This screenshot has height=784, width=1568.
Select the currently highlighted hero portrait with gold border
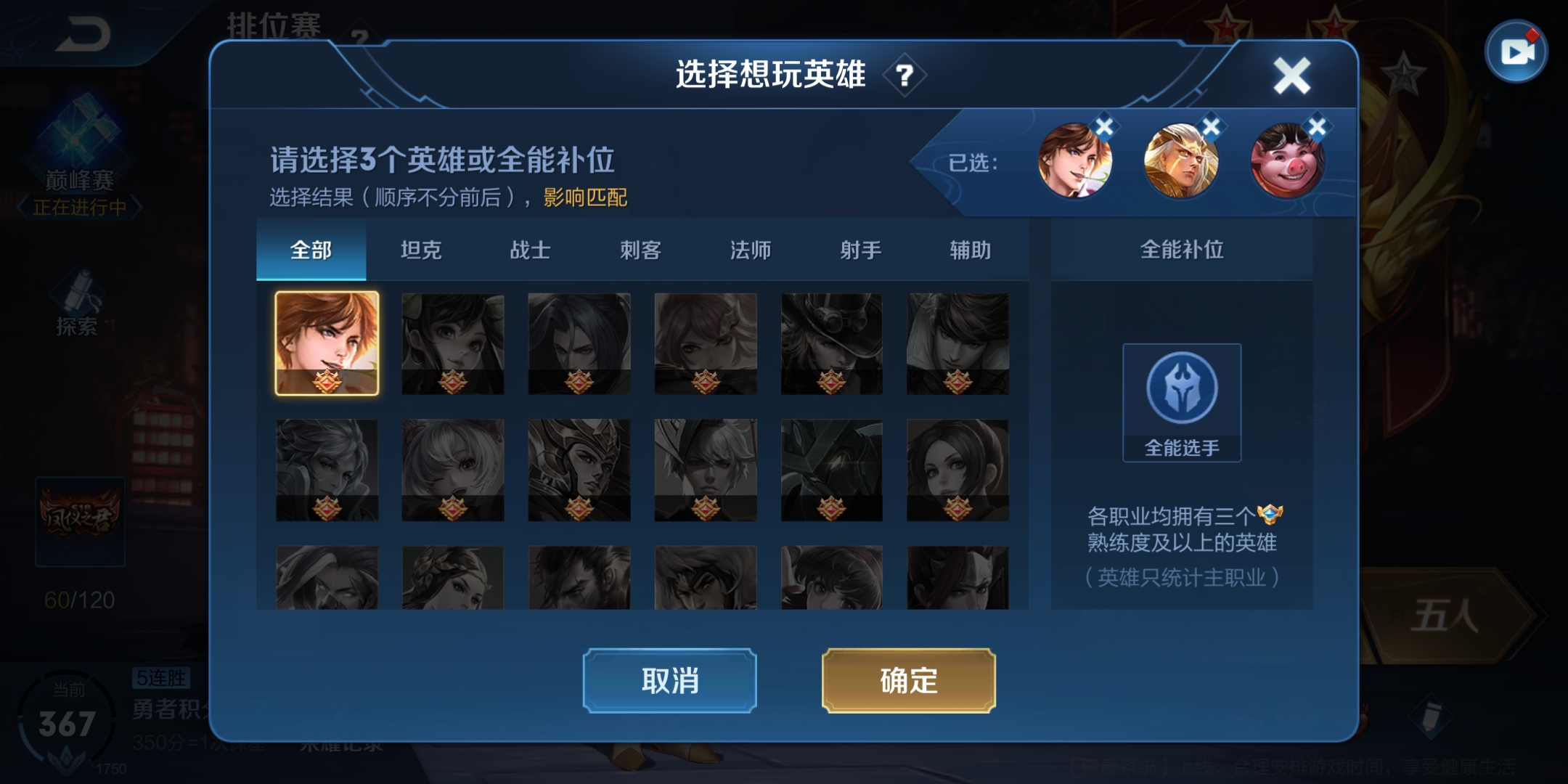tap(328, 343)
